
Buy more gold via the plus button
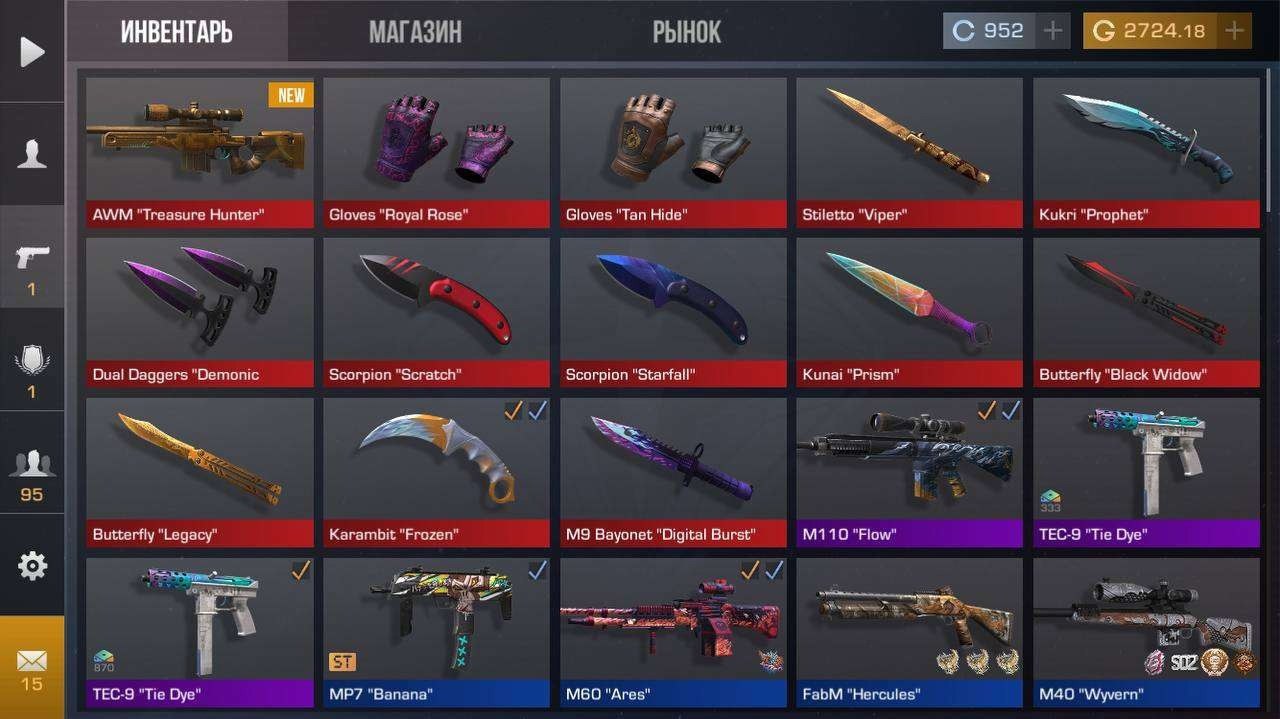click(x=1235, y=31)
